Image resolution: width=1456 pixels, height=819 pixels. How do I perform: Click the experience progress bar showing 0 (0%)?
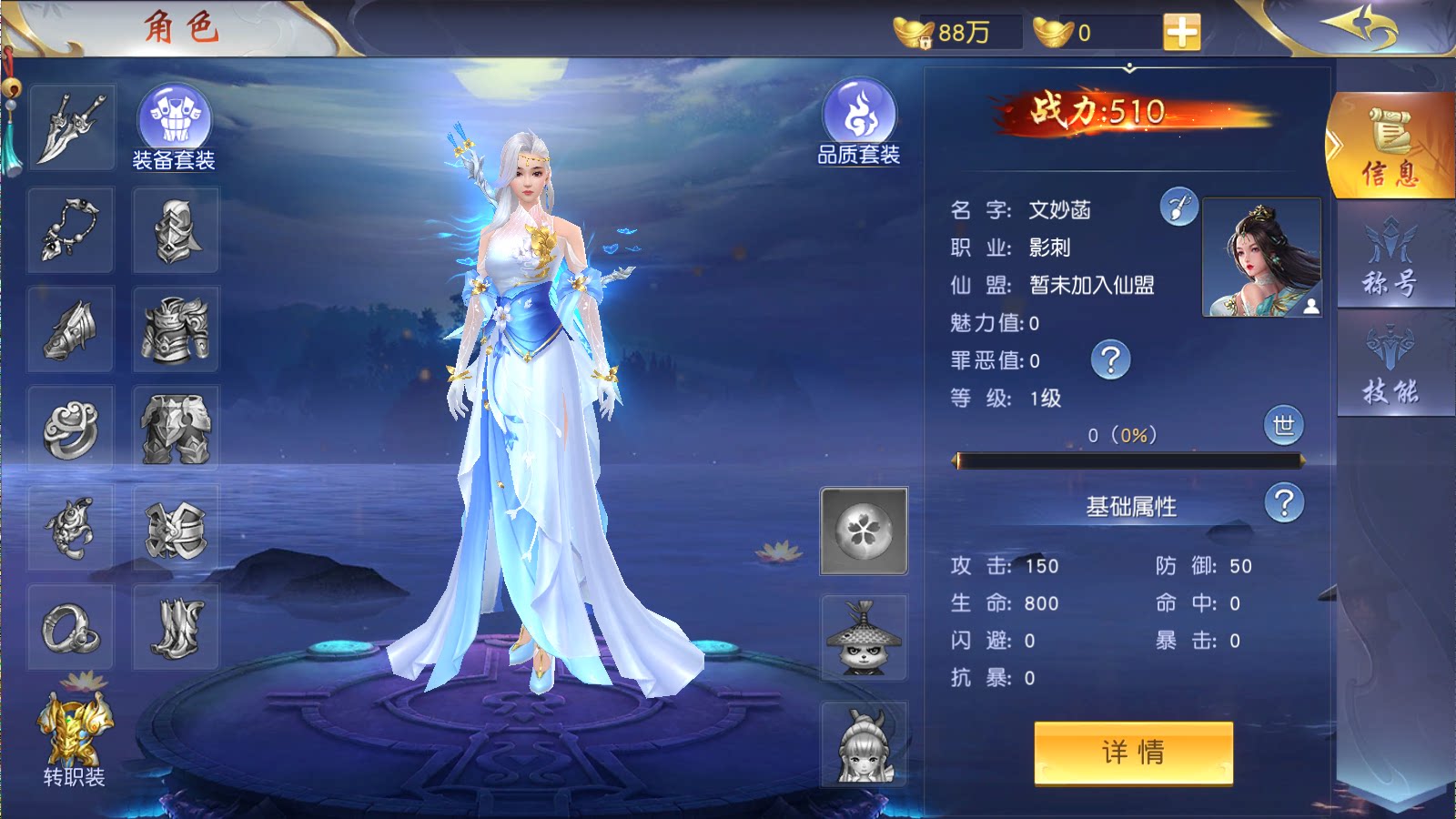coord(1128,460)
